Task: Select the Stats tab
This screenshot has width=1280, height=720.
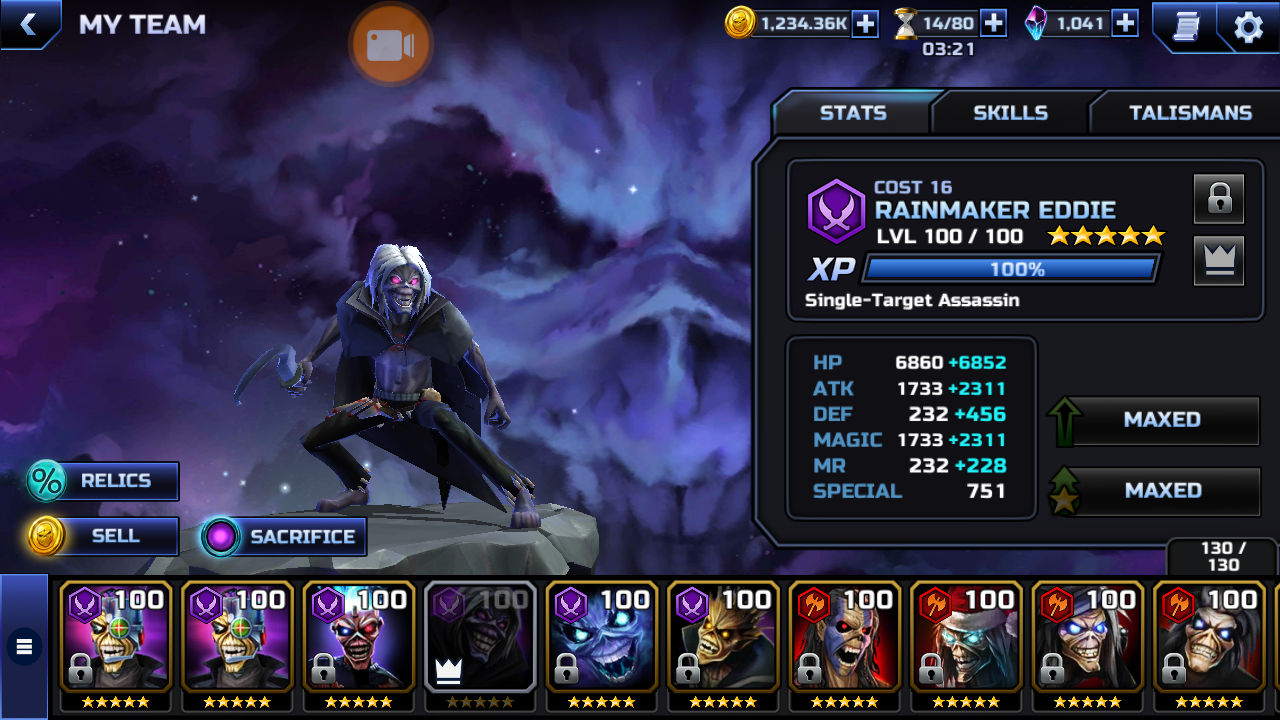Action: point(853,113)
